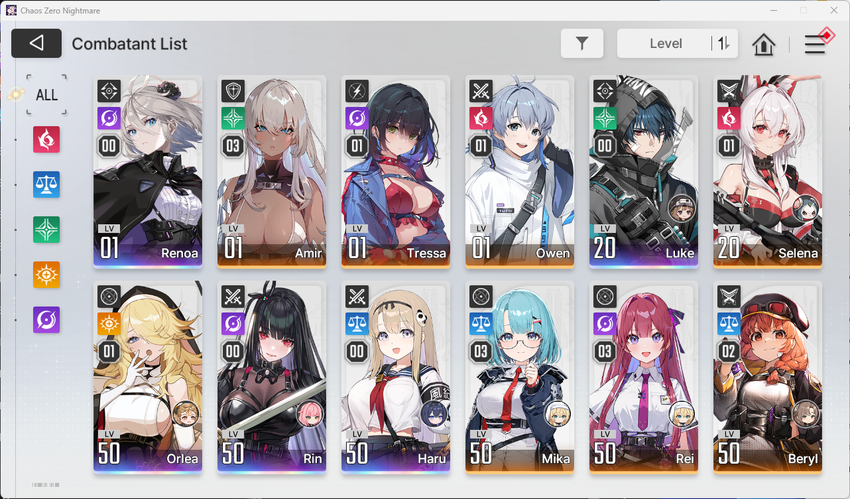This screenshot has height=499, width=850.
Task: Open the hamburger main menu
Action: tap(815, 44)
